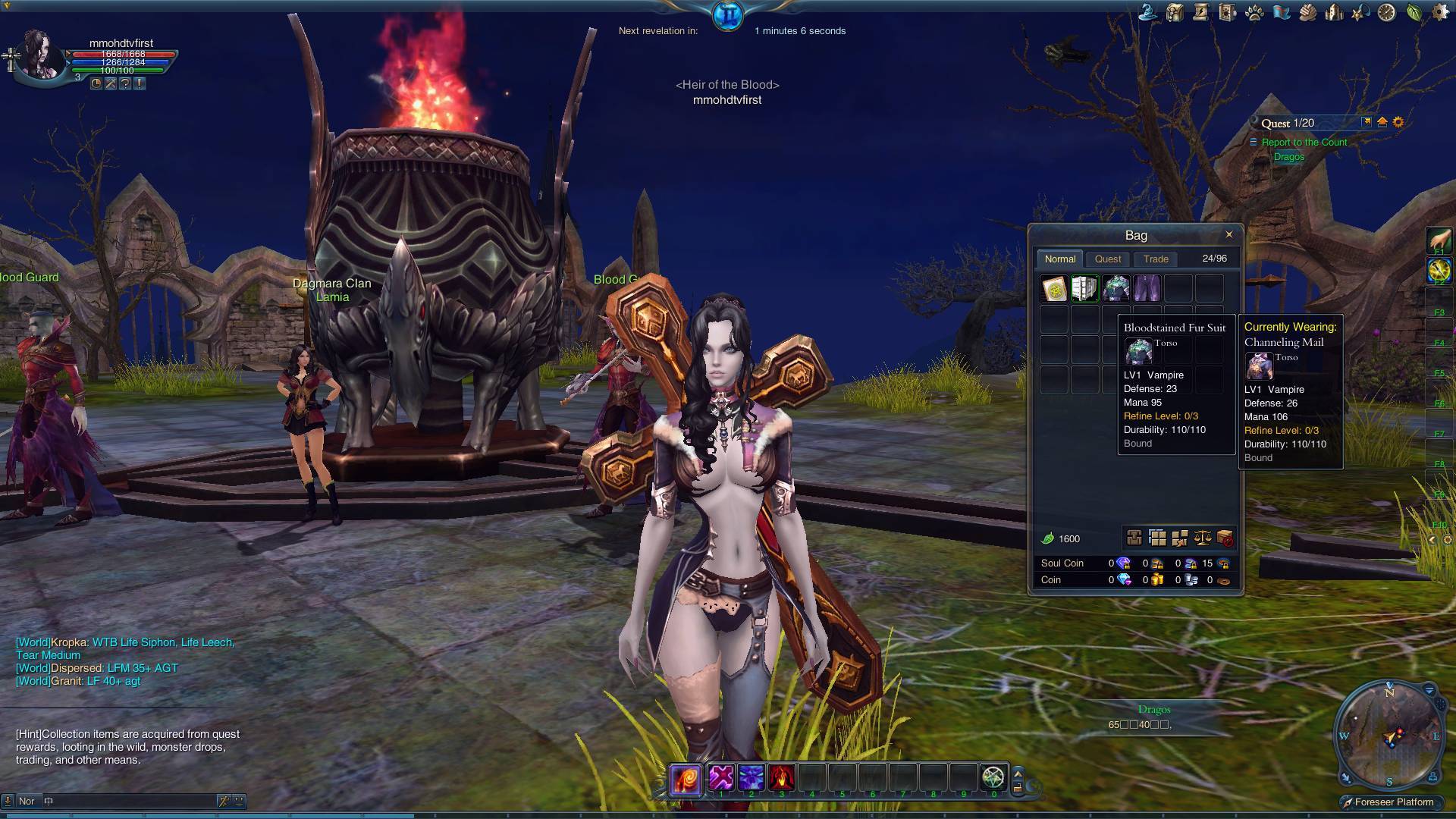Image resolution: width=1456 pixels, height=819 pixels.
Task: Pause using the round button at top center
Action: point(728,15)
